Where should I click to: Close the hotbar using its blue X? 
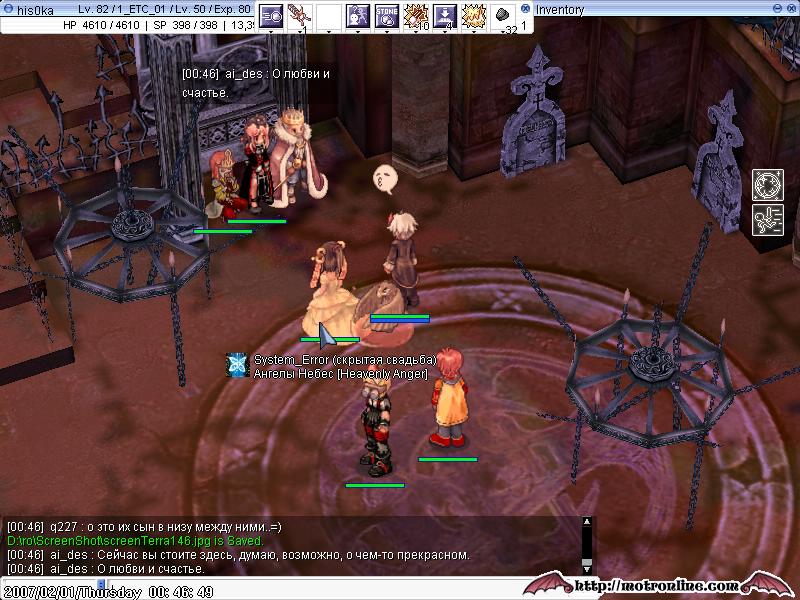tap(526, 8)
